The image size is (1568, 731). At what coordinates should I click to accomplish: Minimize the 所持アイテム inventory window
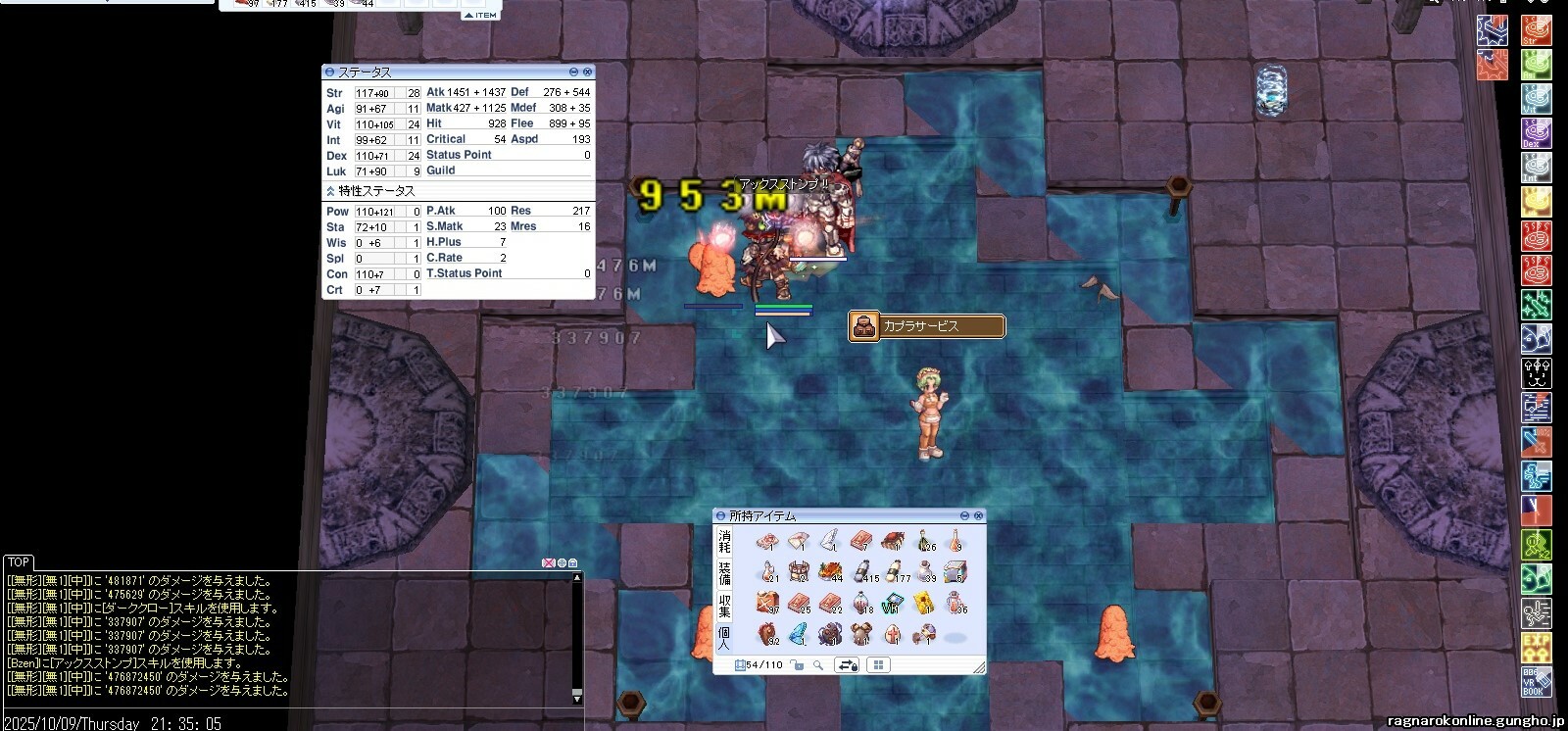click(964, 515)
